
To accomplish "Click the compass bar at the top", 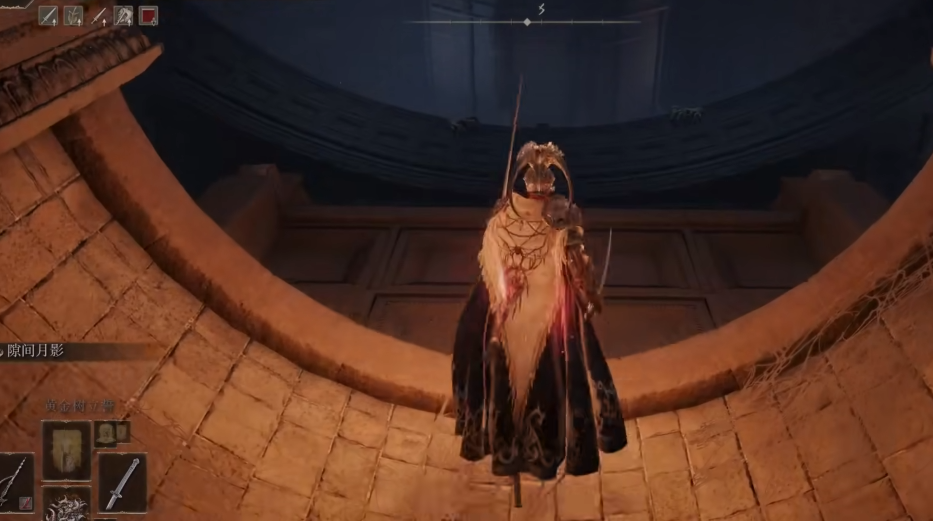I will (x=527, y=21).
